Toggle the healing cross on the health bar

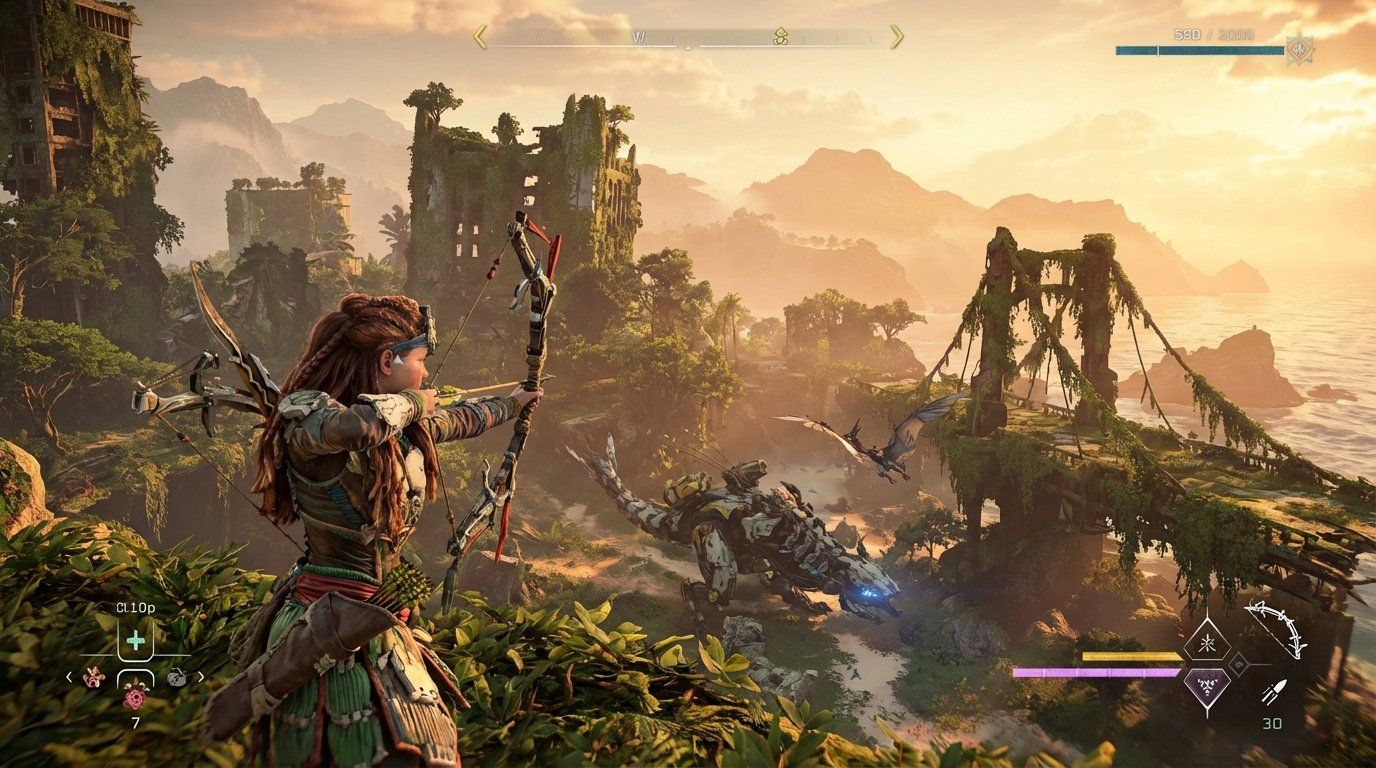click(136, 640)
